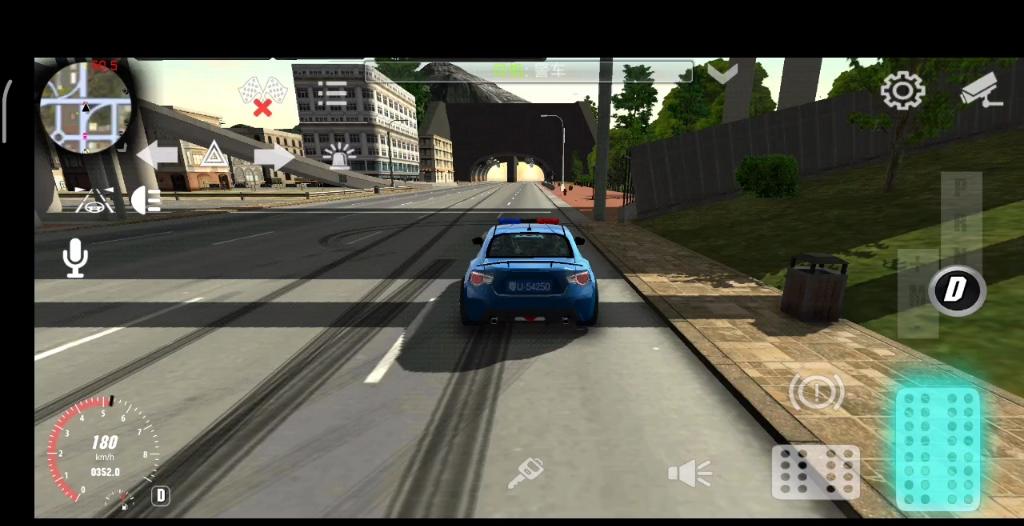This screenshot has height=526, width=1024.
Task: Activate the police siren light
Action: (340, 156)
